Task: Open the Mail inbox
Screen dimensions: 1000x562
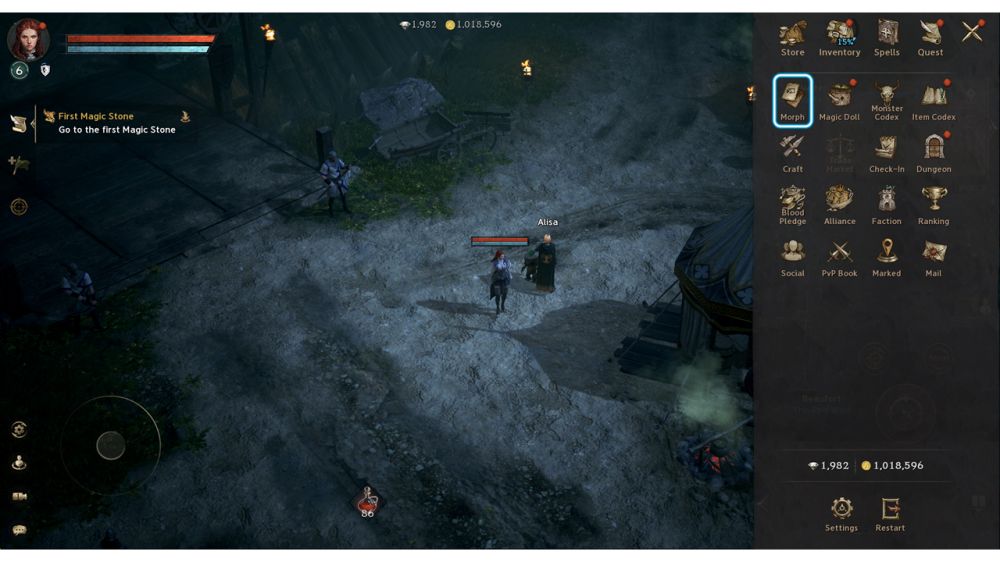Action: tap(934, 256)
